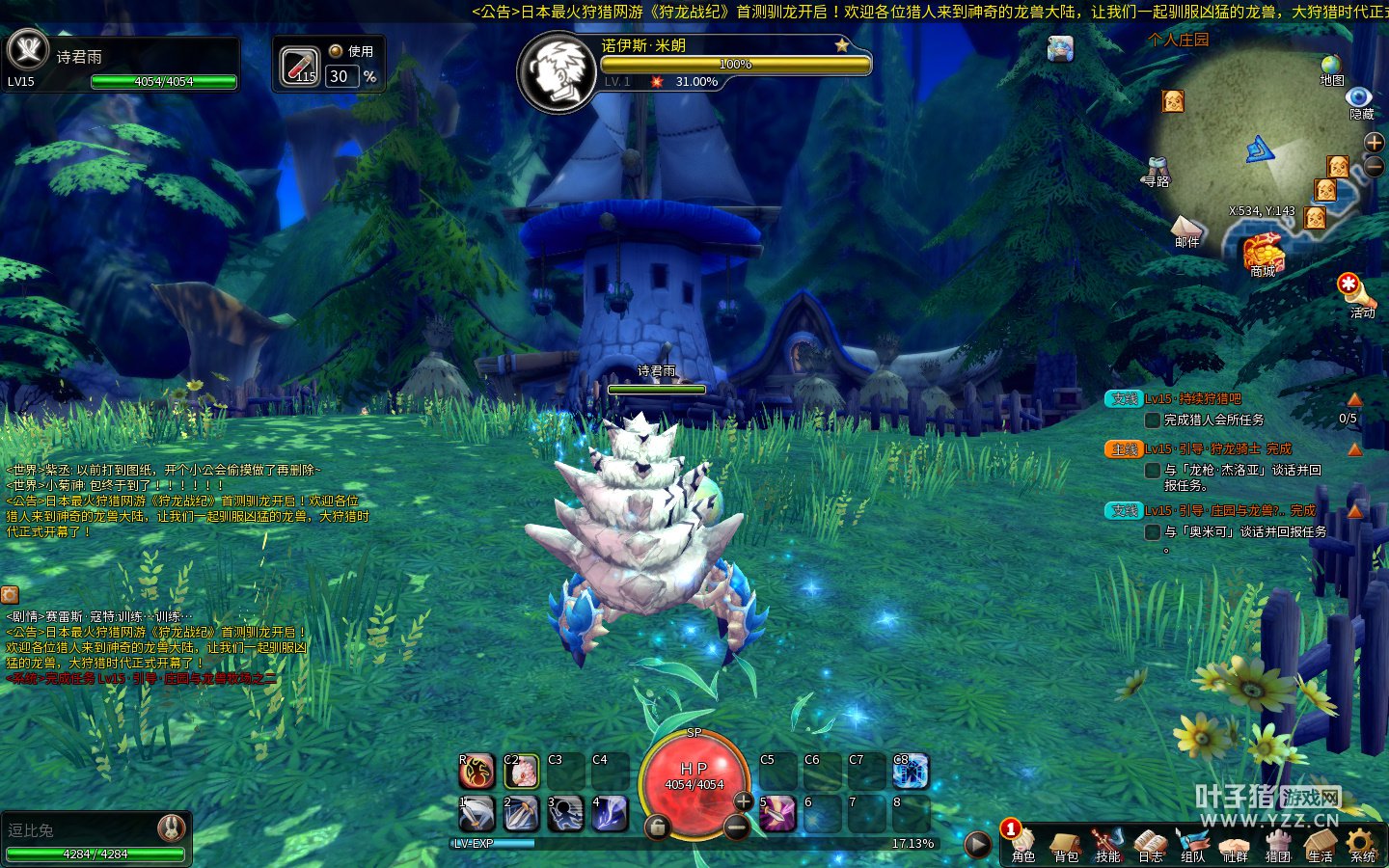The image size is (1389, 868).
Task: Zoom out the minimap with minus button
Action: pos(1375,167)
